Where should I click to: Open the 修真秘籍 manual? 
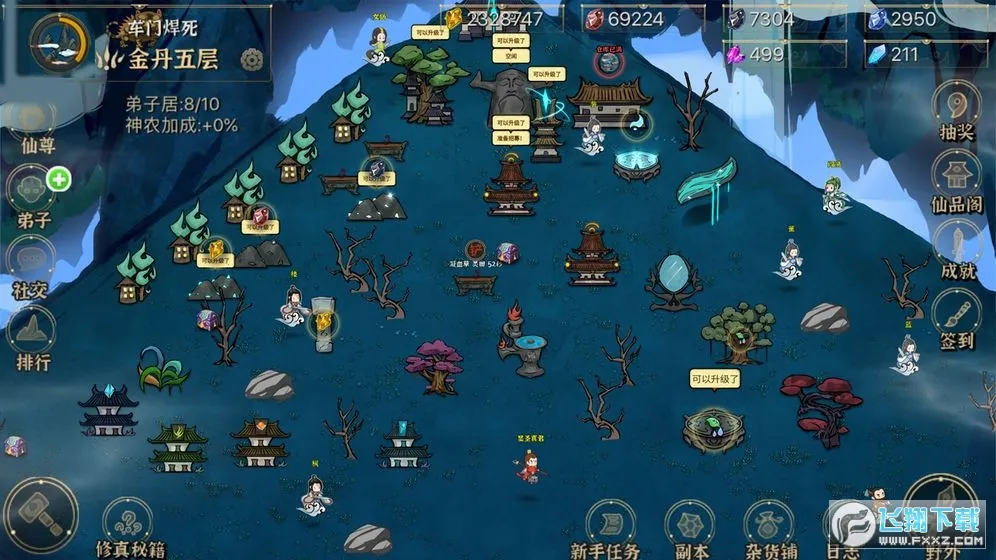128,528
